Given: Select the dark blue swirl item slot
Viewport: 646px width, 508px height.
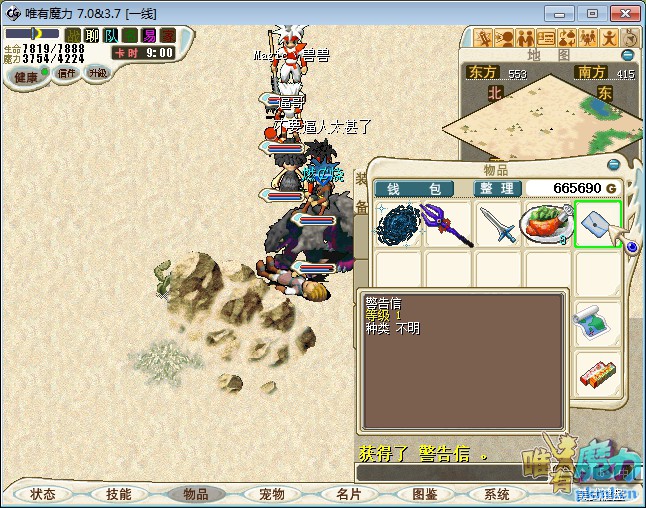Looking at the screenshot, I should (x=397, y=225).
